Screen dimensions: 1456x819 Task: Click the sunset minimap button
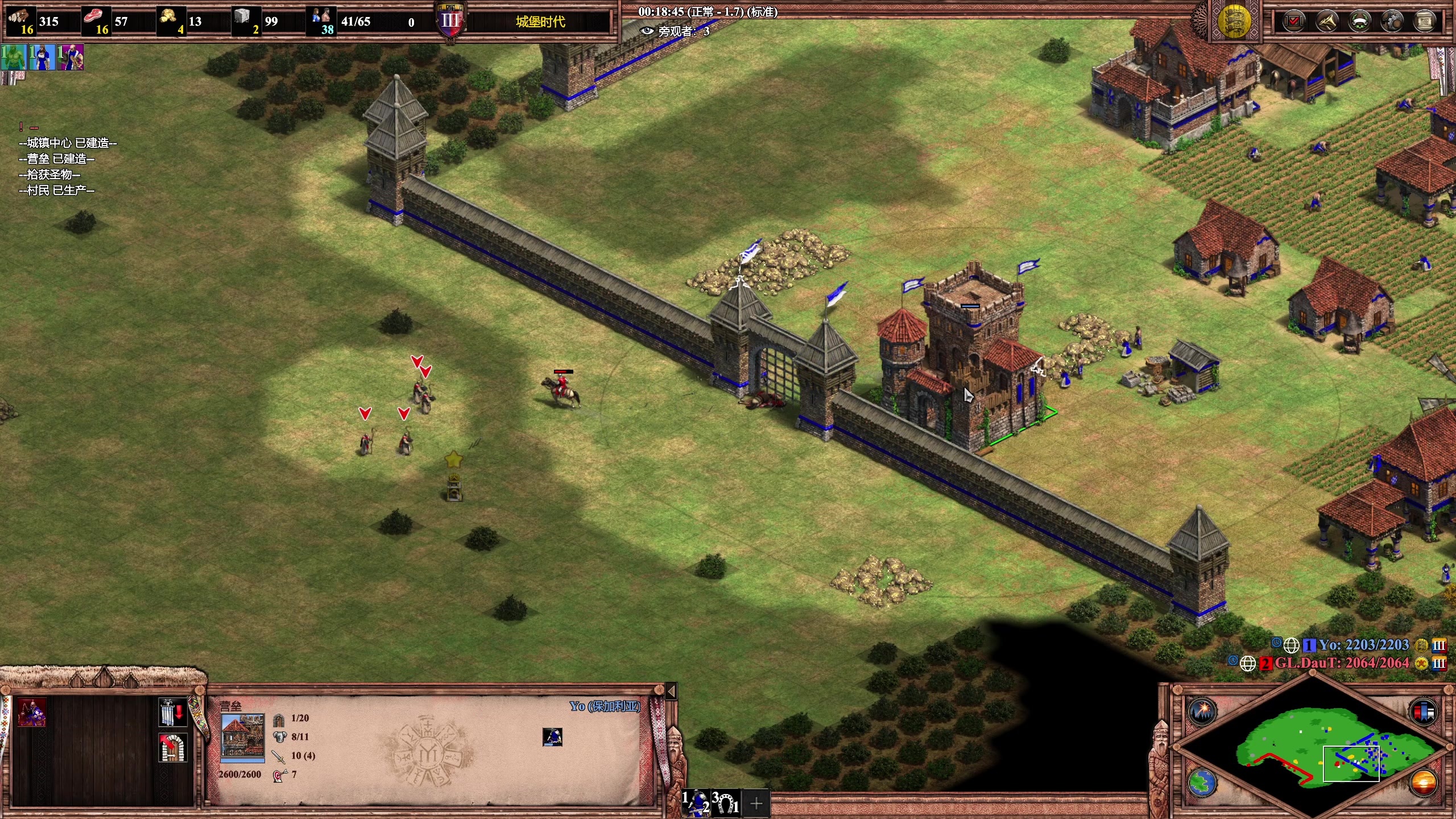[x=1424, y=783]
